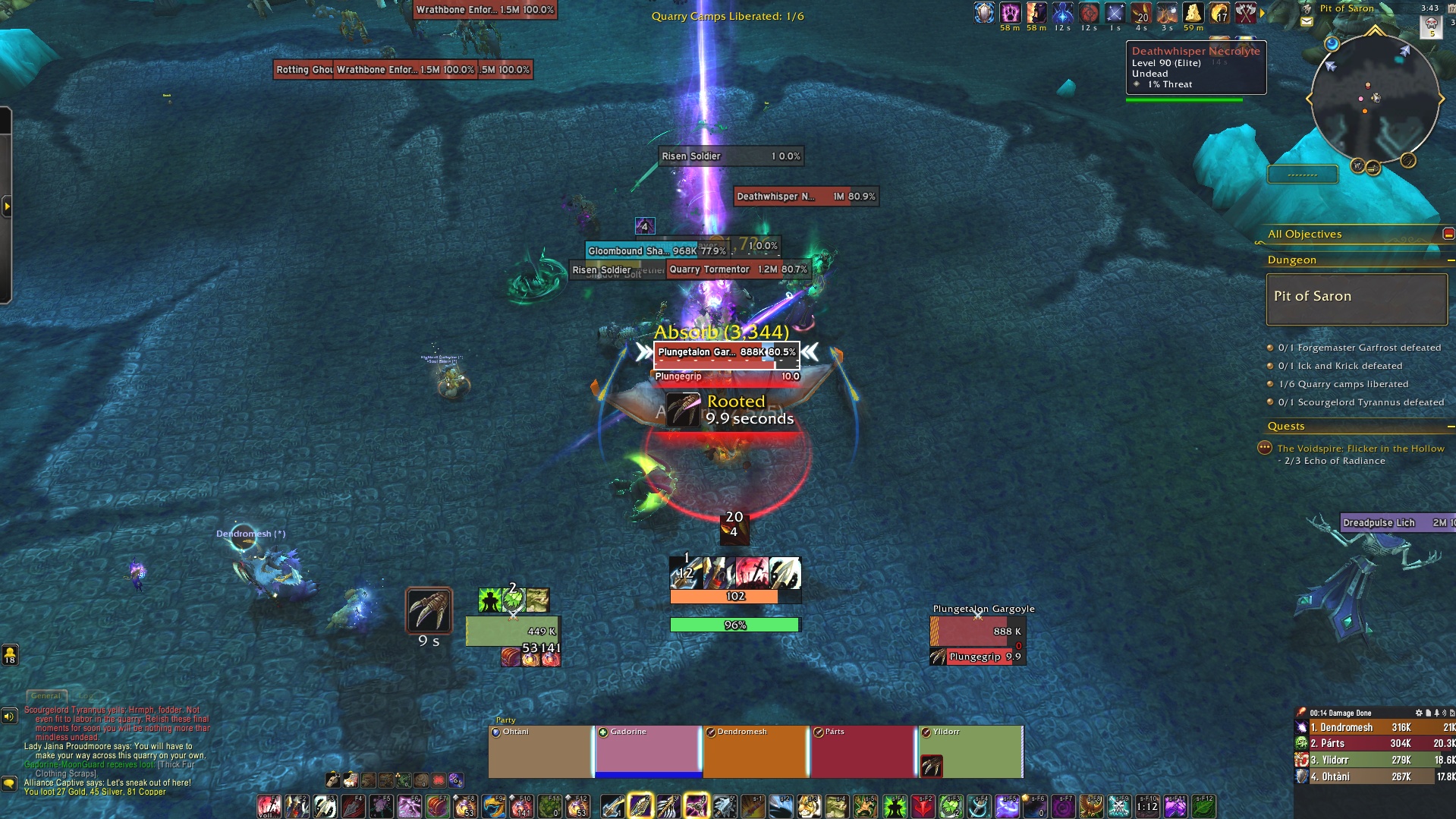Click the claw cooldown icon showing 9 s
The width and height of the screenshot is (1456, 819).
coord(429,610)
